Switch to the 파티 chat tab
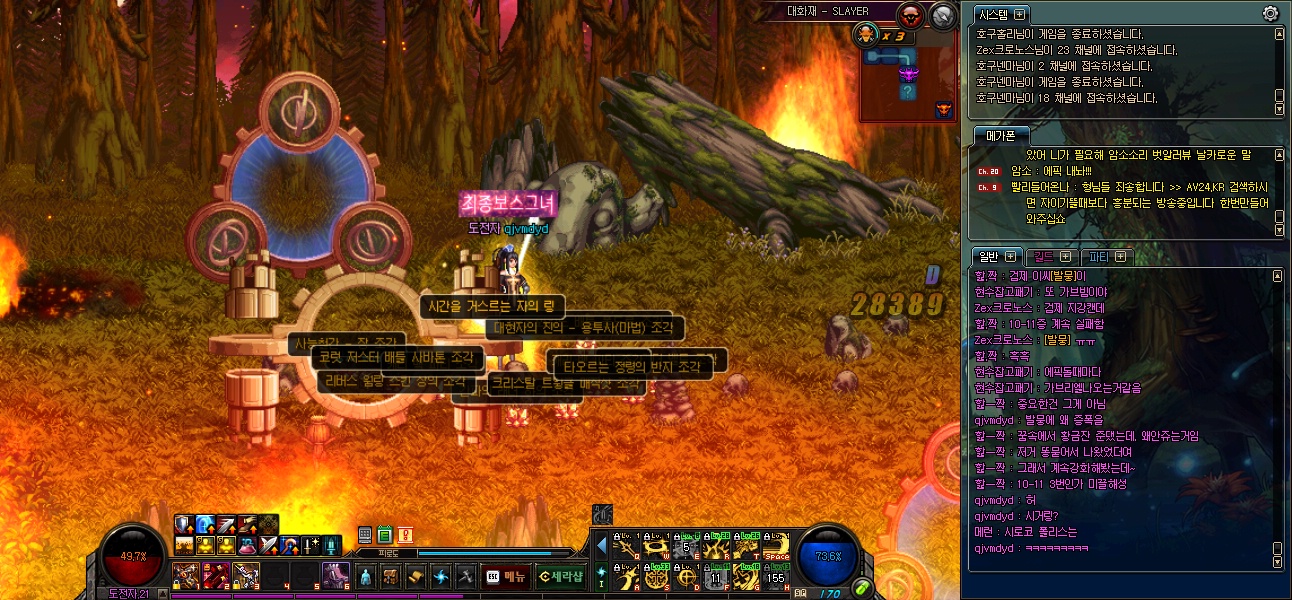The image size is (1292, 600). tap(1107, 256)
